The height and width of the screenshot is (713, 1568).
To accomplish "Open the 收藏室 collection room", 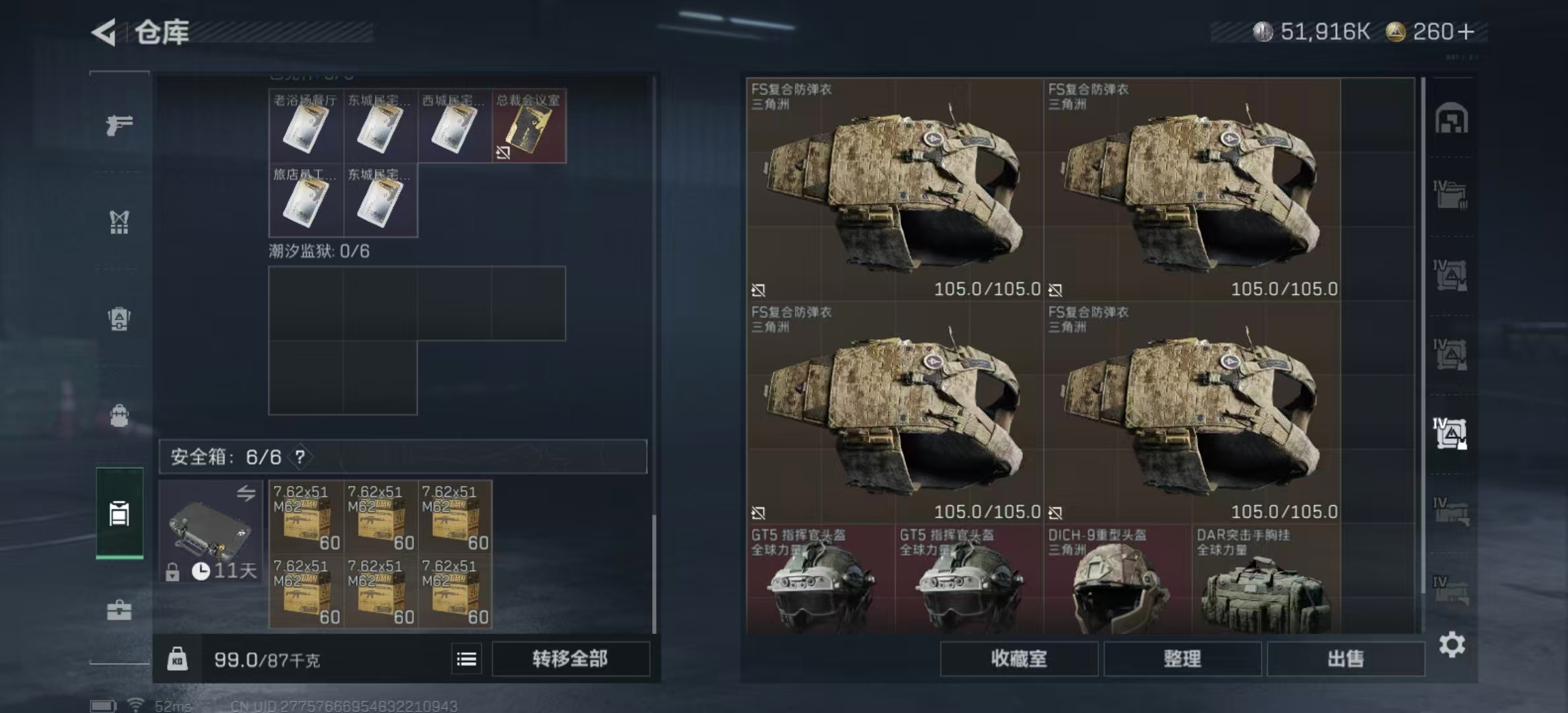I will [x=1018, y=658].
